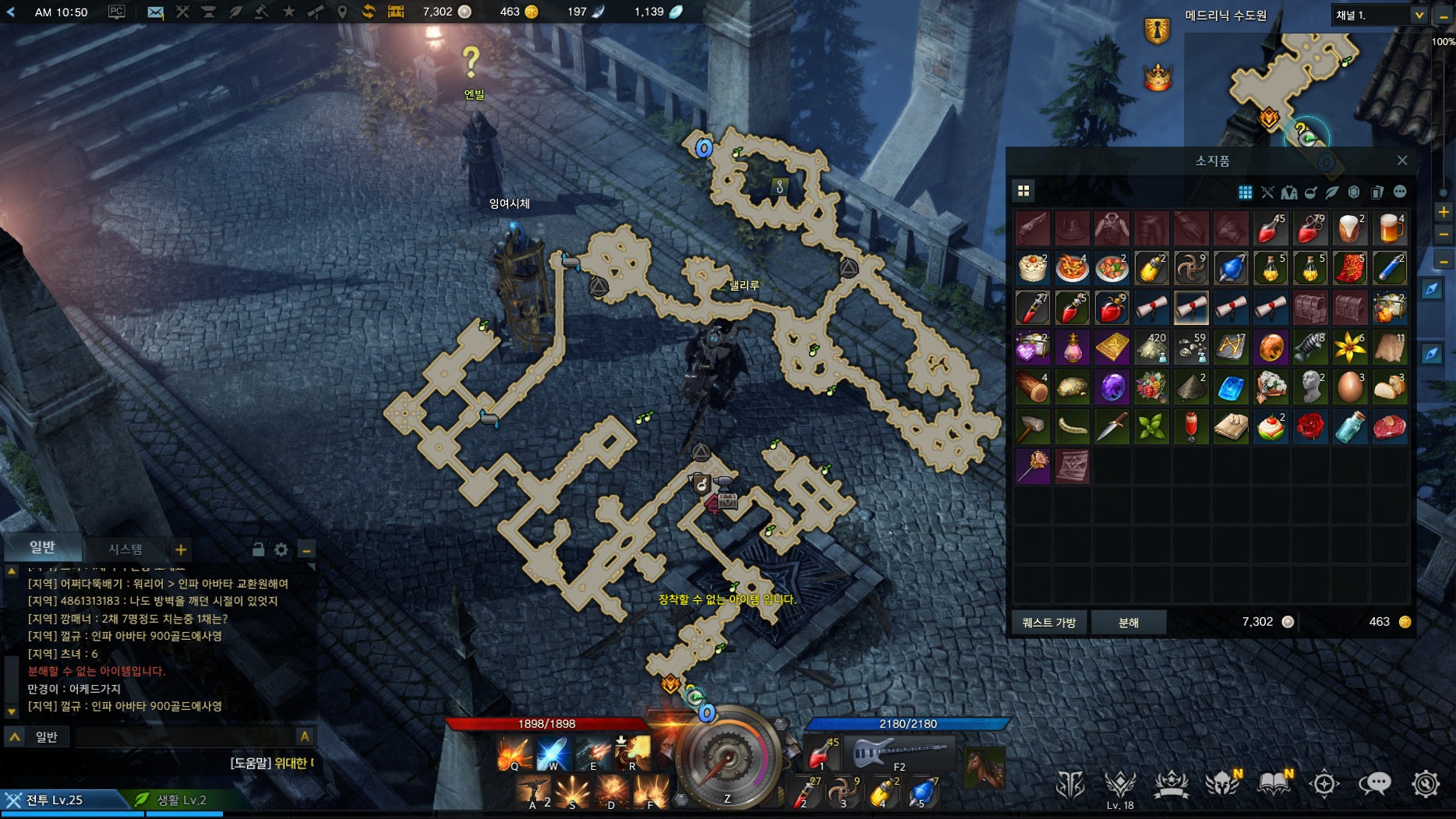Select the beer mug item slot
The image size is (1456, 819).
[x=1390, y=229]
